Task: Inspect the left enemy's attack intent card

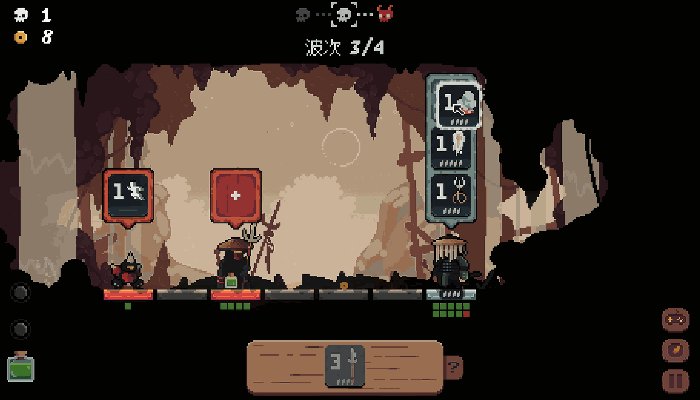Action: click(x=128, y=195)
